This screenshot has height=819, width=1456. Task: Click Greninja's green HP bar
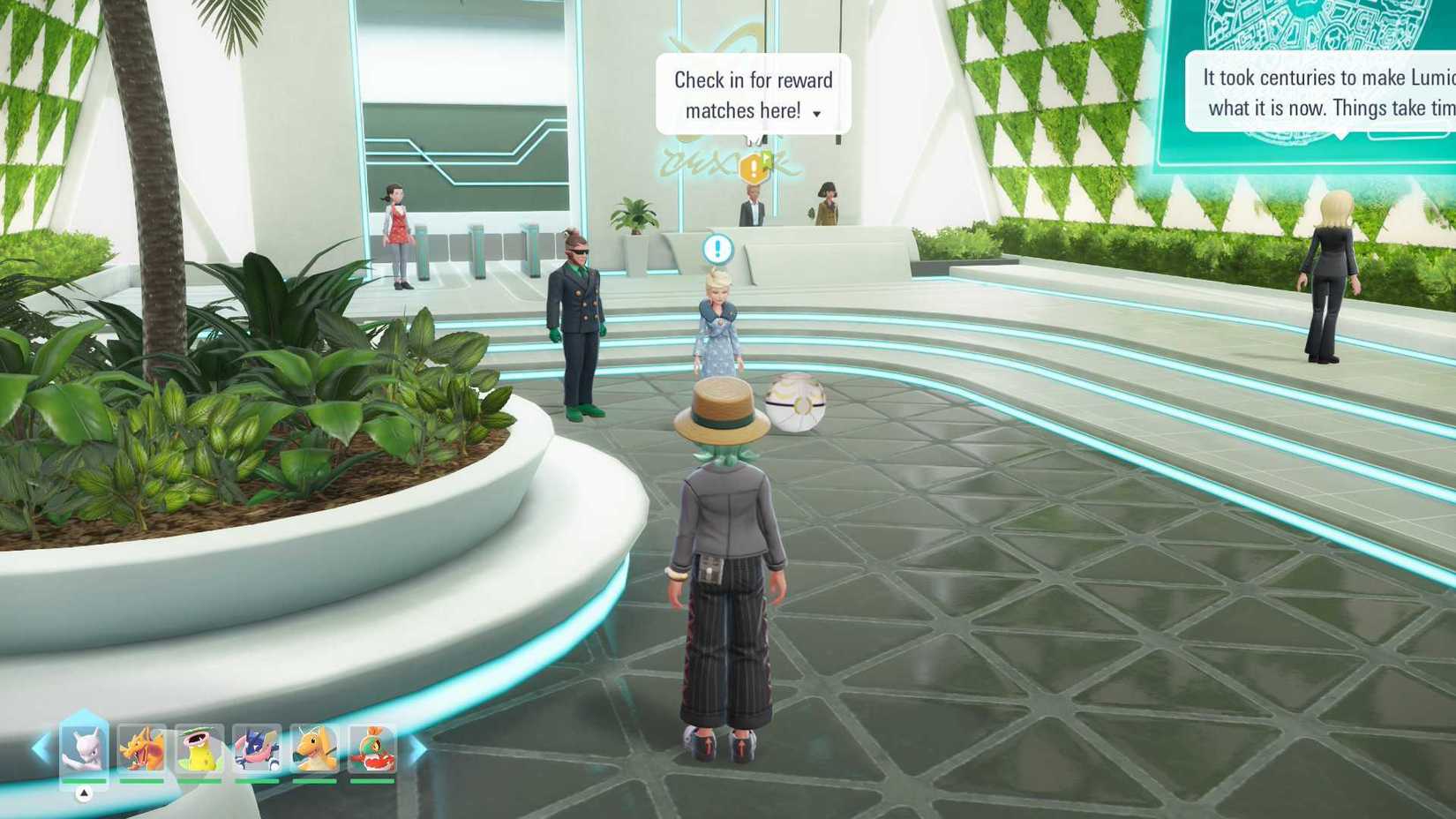(256, 780)
